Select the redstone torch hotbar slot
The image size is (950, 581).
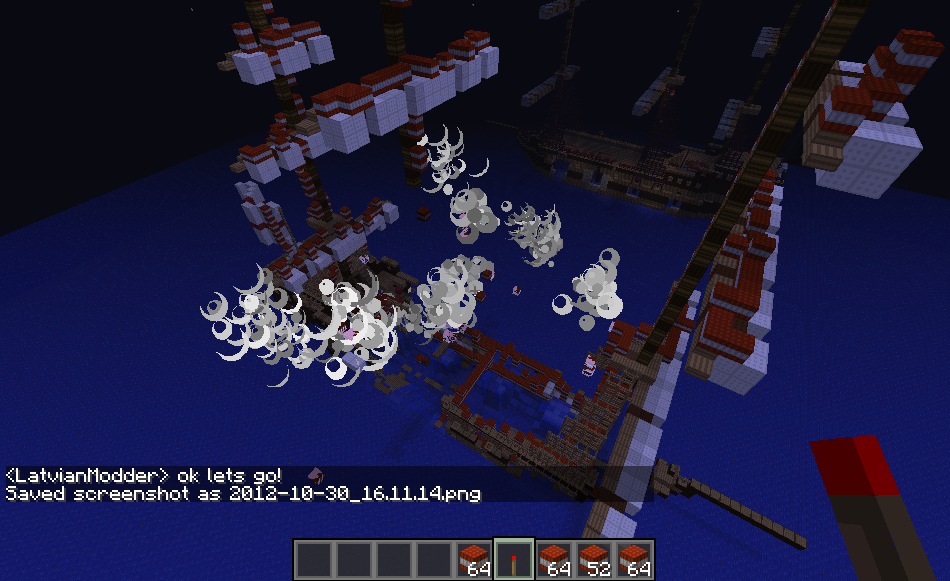click(x=514, y=559)
